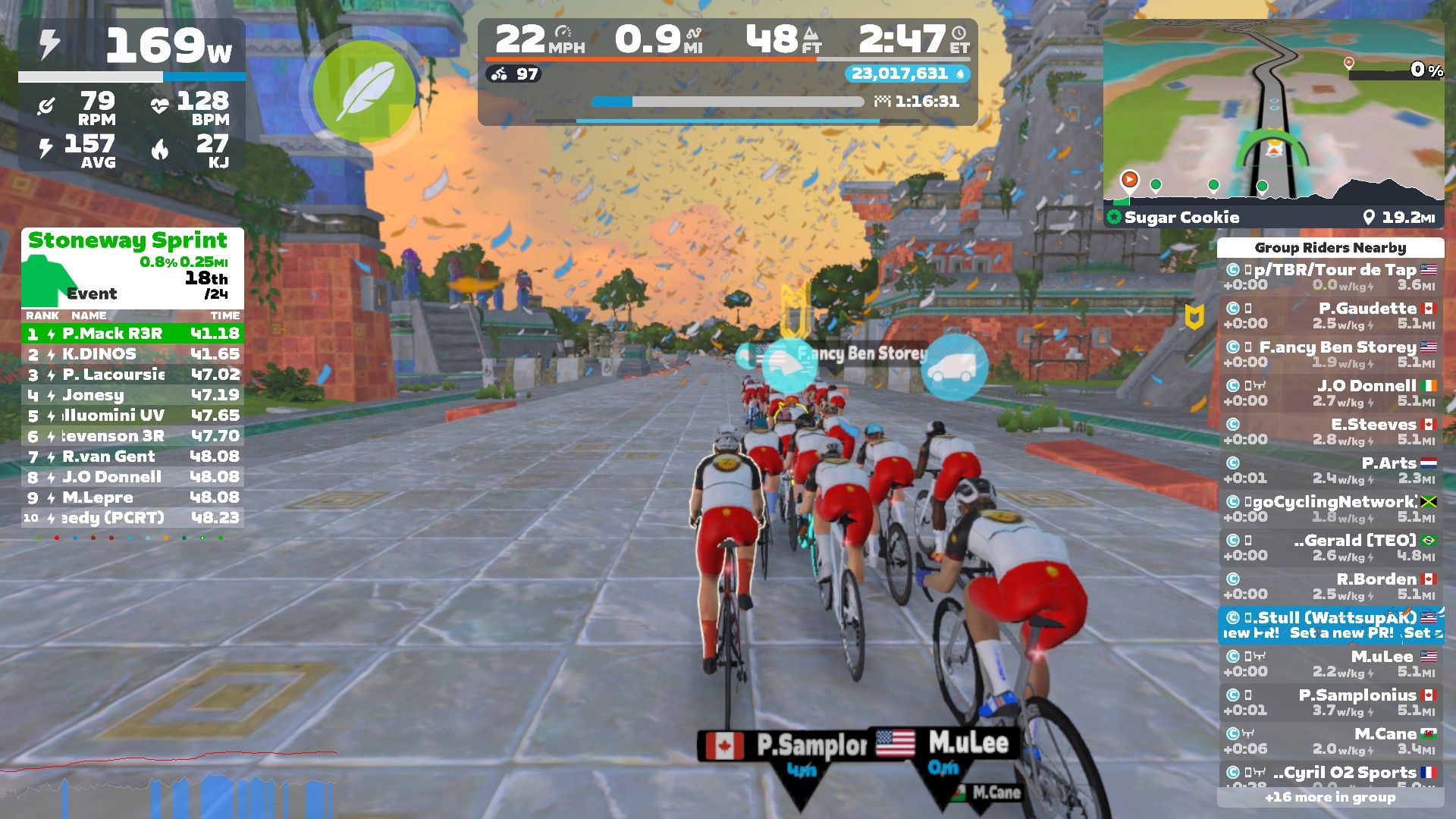Select J.O Donnell in Group Riders Nearby
The height and width of the screenshot is (819, 1456).
pos(1331,393)
